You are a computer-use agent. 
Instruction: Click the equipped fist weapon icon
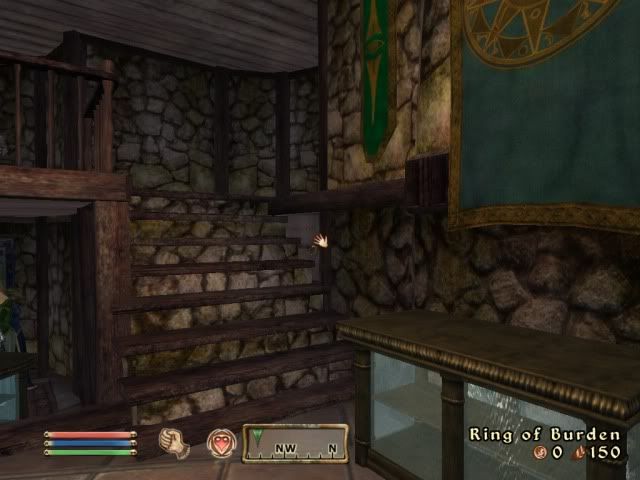point(175,442)
